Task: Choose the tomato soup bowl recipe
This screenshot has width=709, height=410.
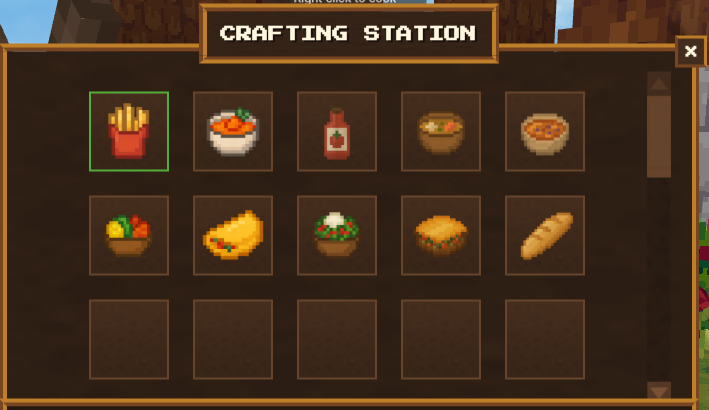Action: pyautogui.click(x=233, y=131)
